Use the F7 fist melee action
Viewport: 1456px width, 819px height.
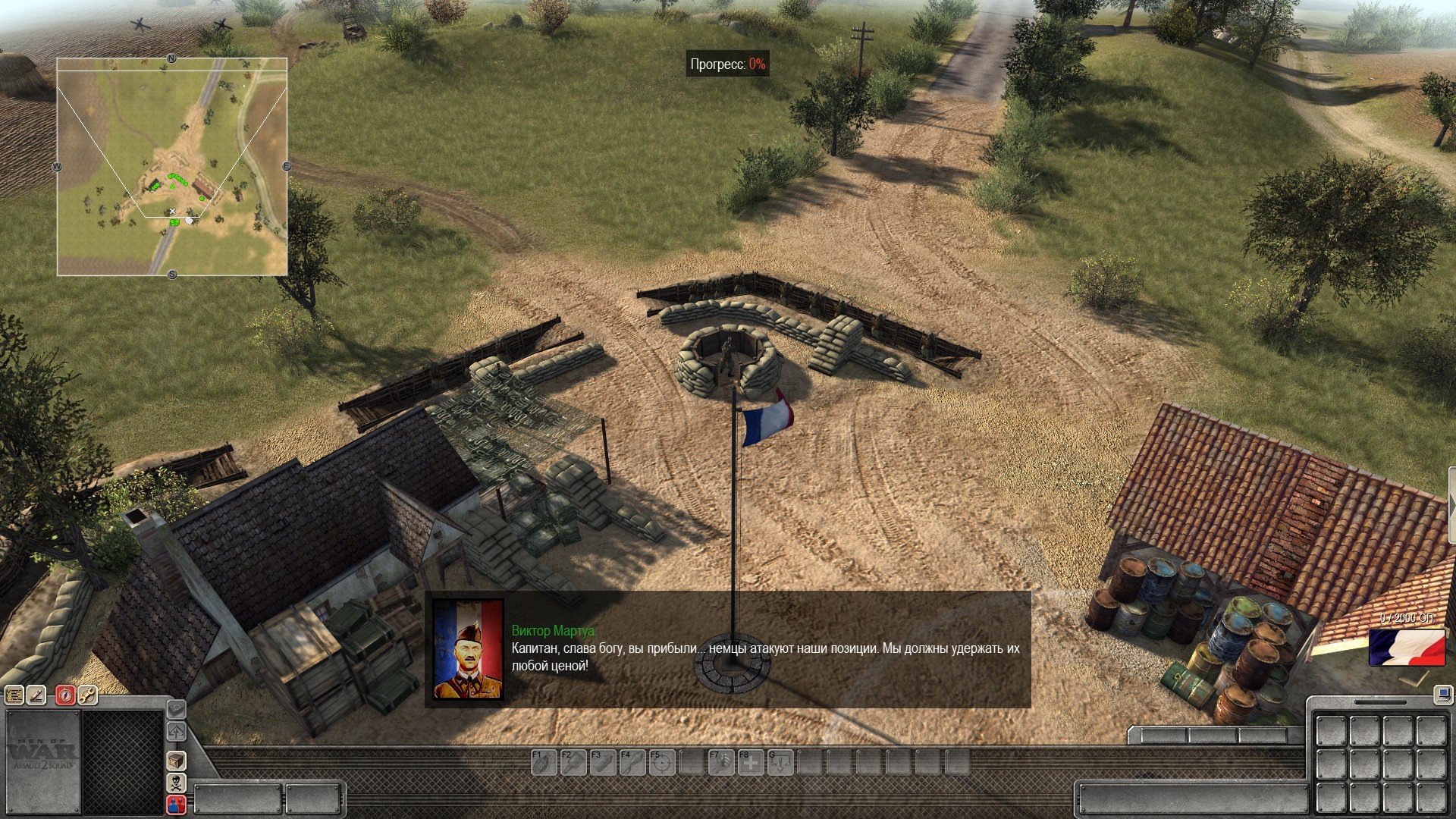tap(721, 762)
